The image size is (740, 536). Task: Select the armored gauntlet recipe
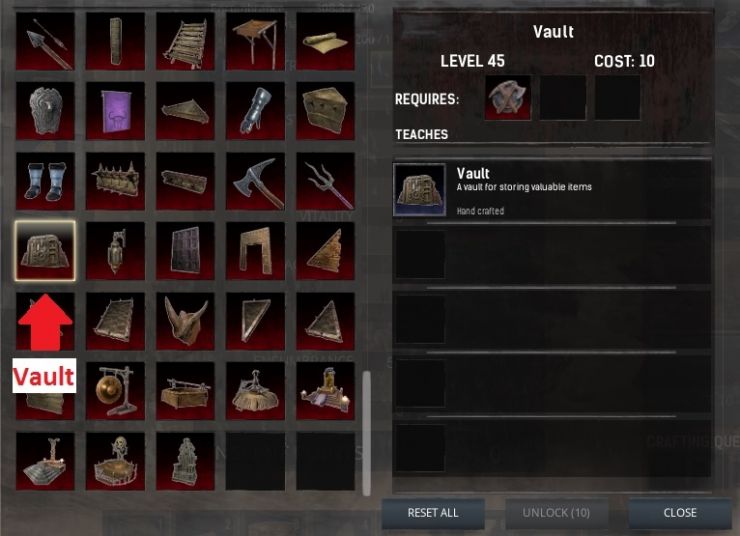pos(255,111)
